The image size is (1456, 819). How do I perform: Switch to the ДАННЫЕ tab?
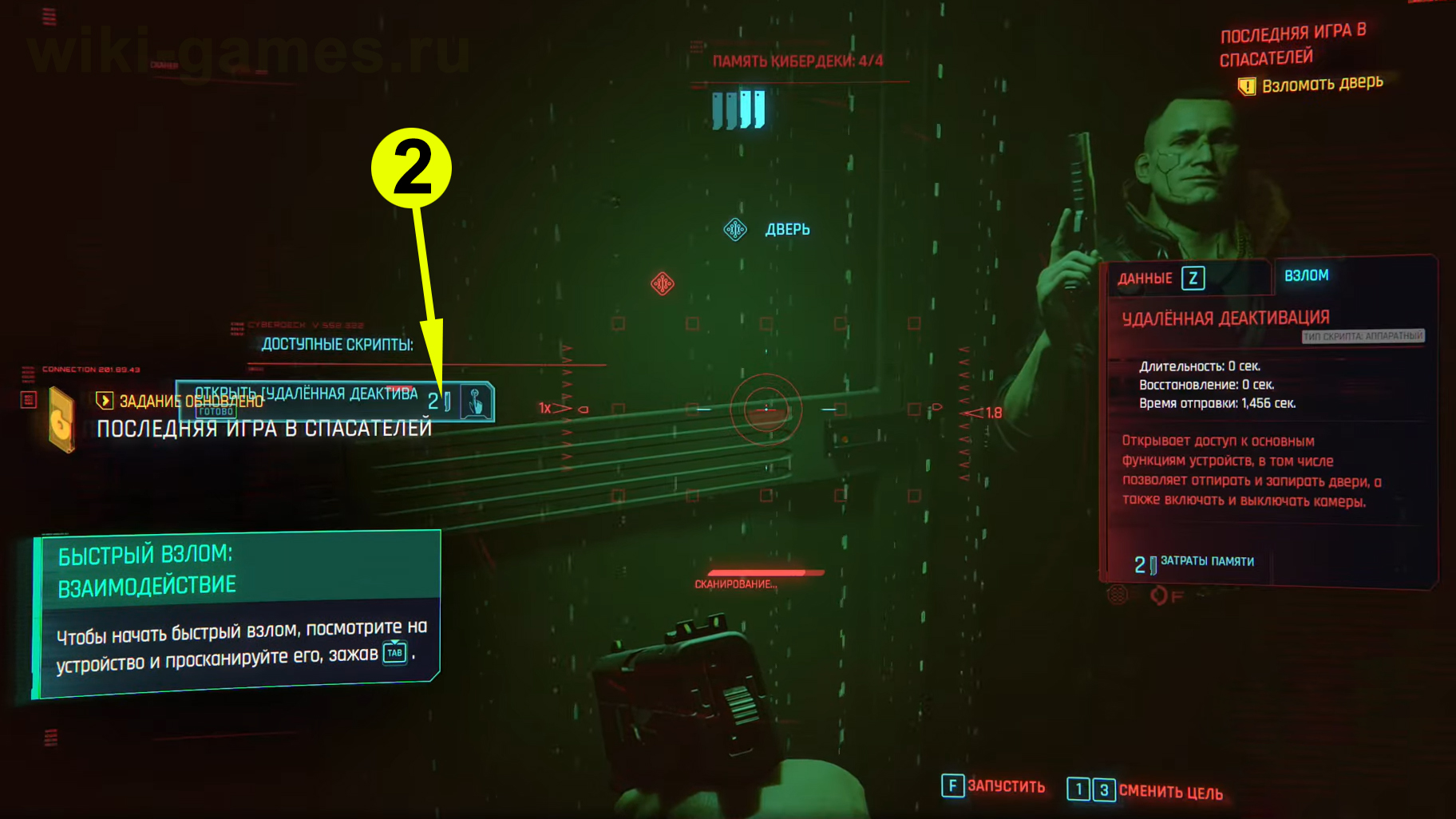pos(1145,278)
